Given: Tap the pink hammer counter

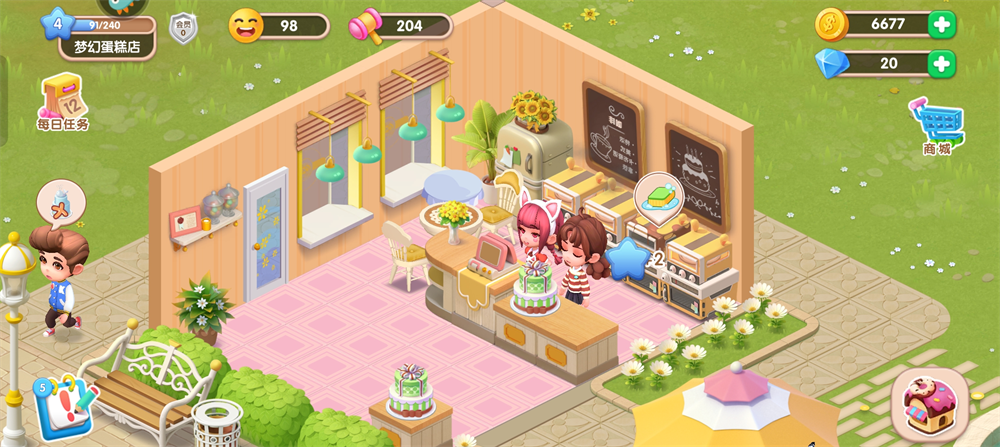Looking at the screenshot, I should [400, 26].
